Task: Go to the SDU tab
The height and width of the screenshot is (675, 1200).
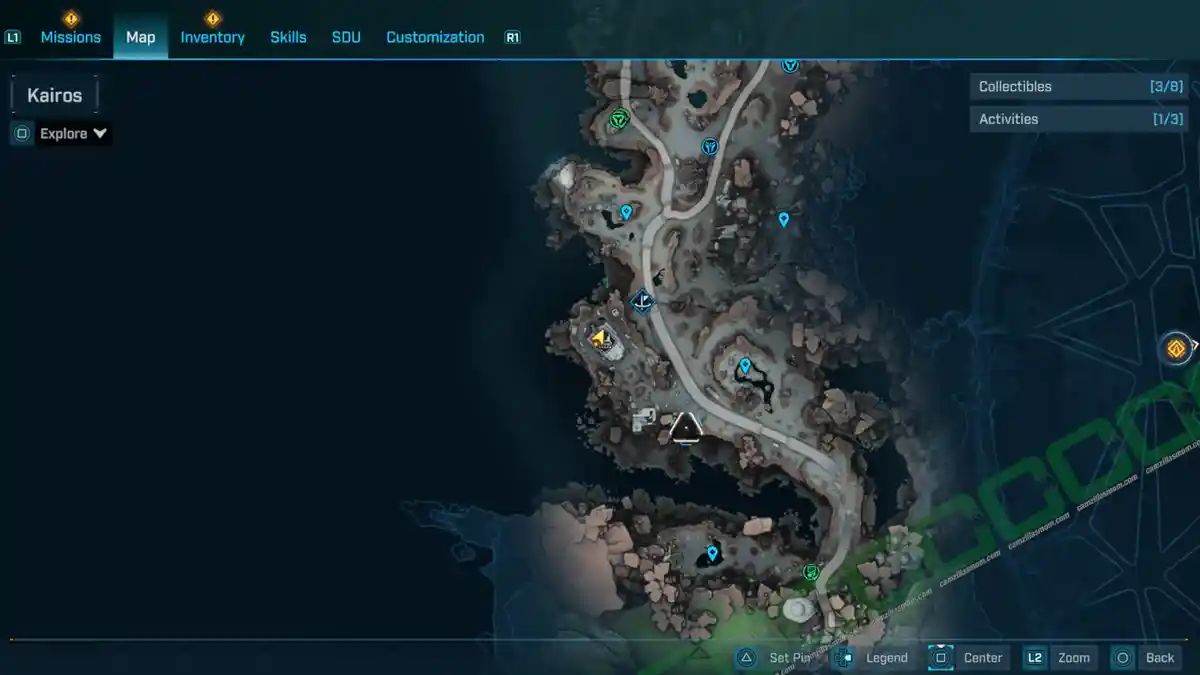Action: click(x=346, y=37)
